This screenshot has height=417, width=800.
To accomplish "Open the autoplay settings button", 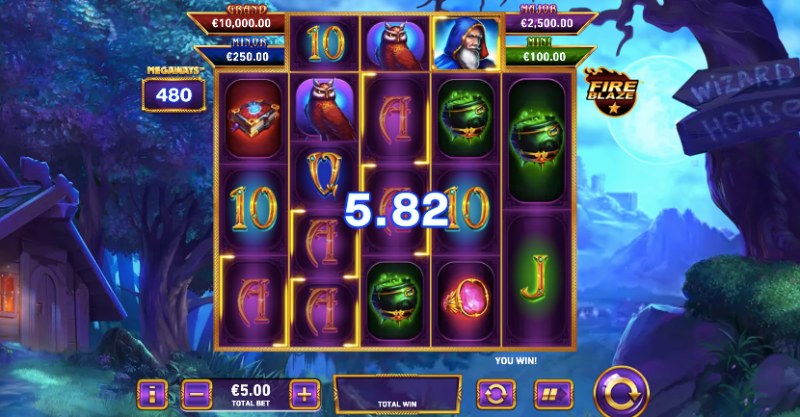I will 494,392.
